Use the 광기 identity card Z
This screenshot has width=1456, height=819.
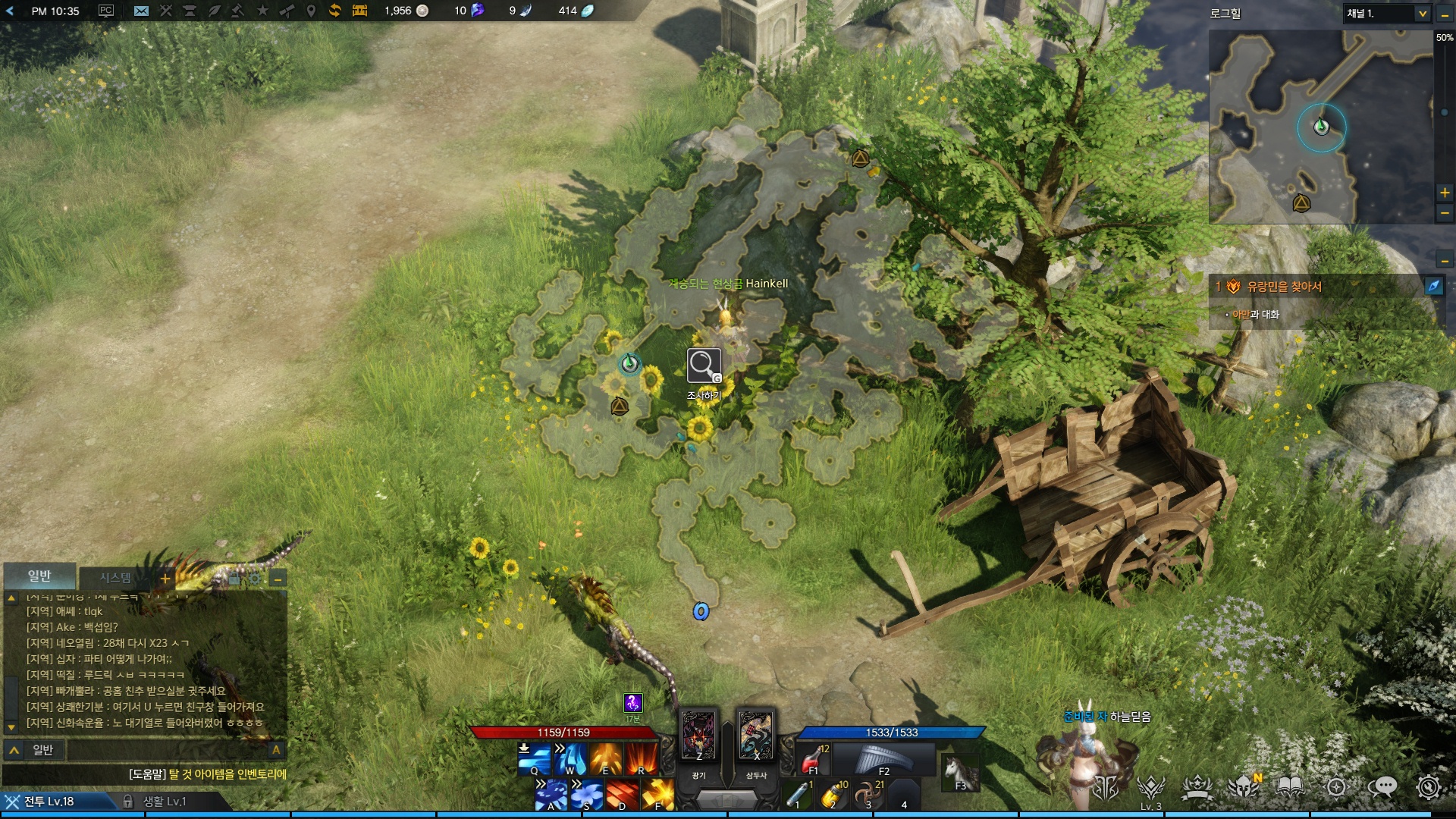[698, 736]
